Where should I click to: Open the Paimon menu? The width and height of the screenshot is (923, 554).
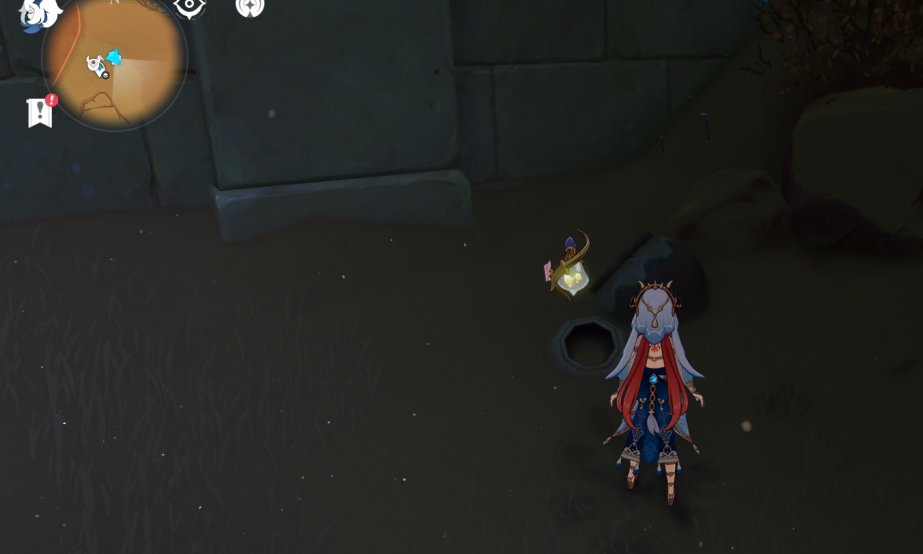pyautogui.click(x=39, y=12)
